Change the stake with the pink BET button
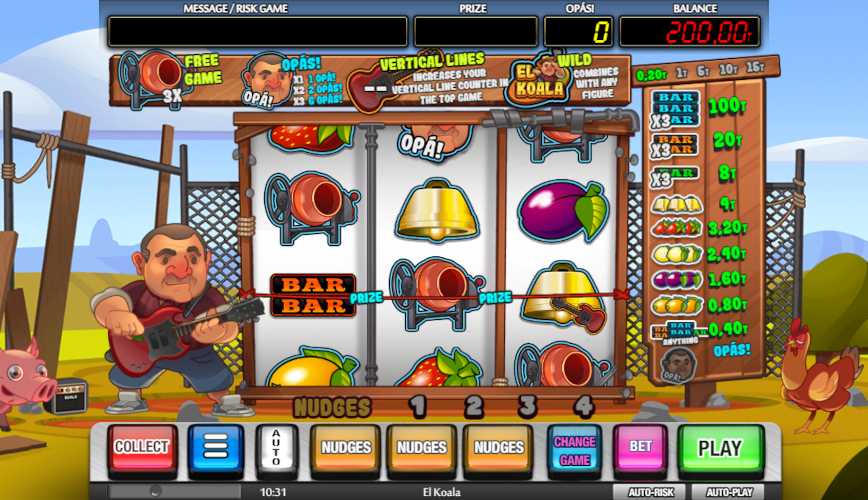 [x=640, y=448]
